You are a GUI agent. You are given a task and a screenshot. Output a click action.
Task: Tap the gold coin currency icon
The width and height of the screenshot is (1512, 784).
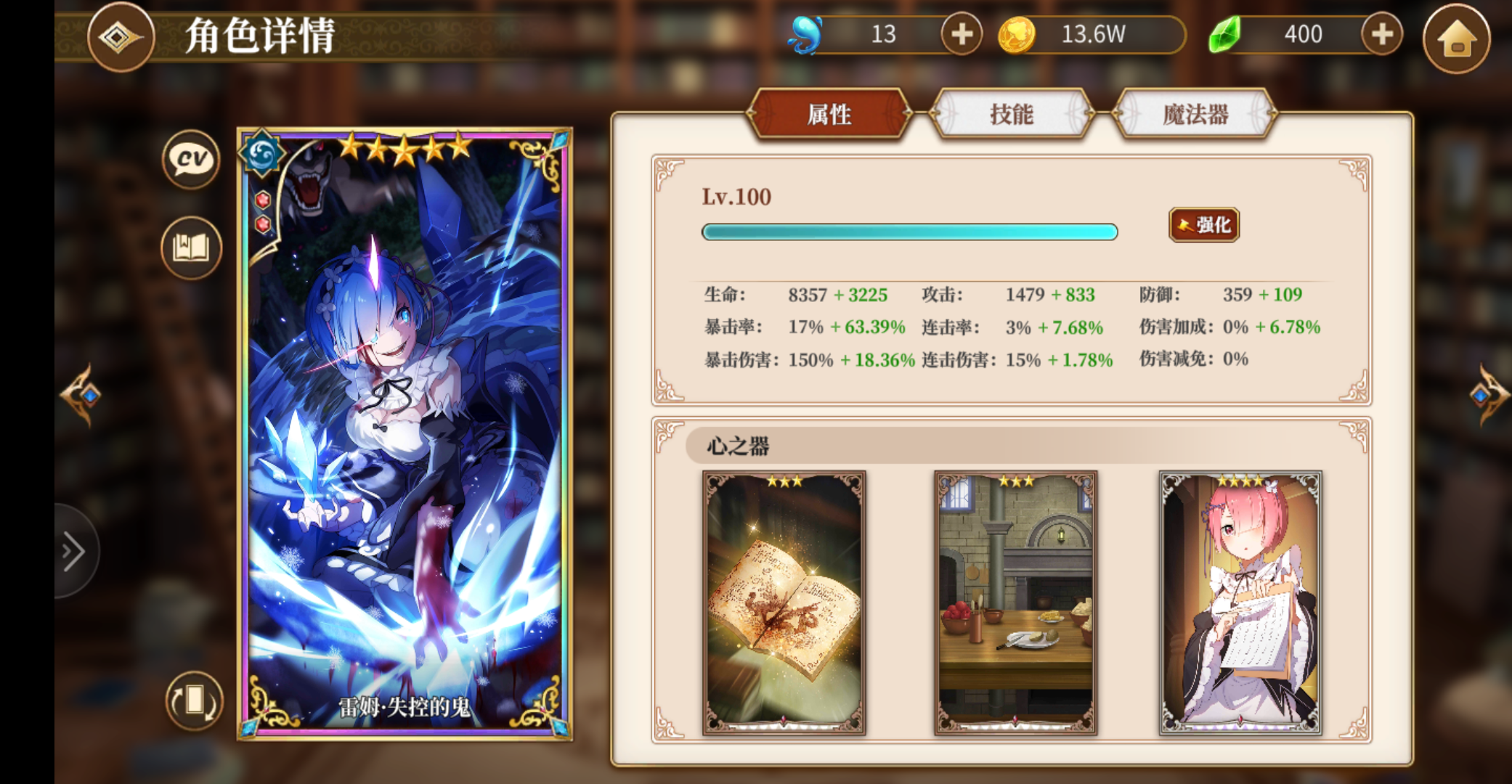(1020, 33)
